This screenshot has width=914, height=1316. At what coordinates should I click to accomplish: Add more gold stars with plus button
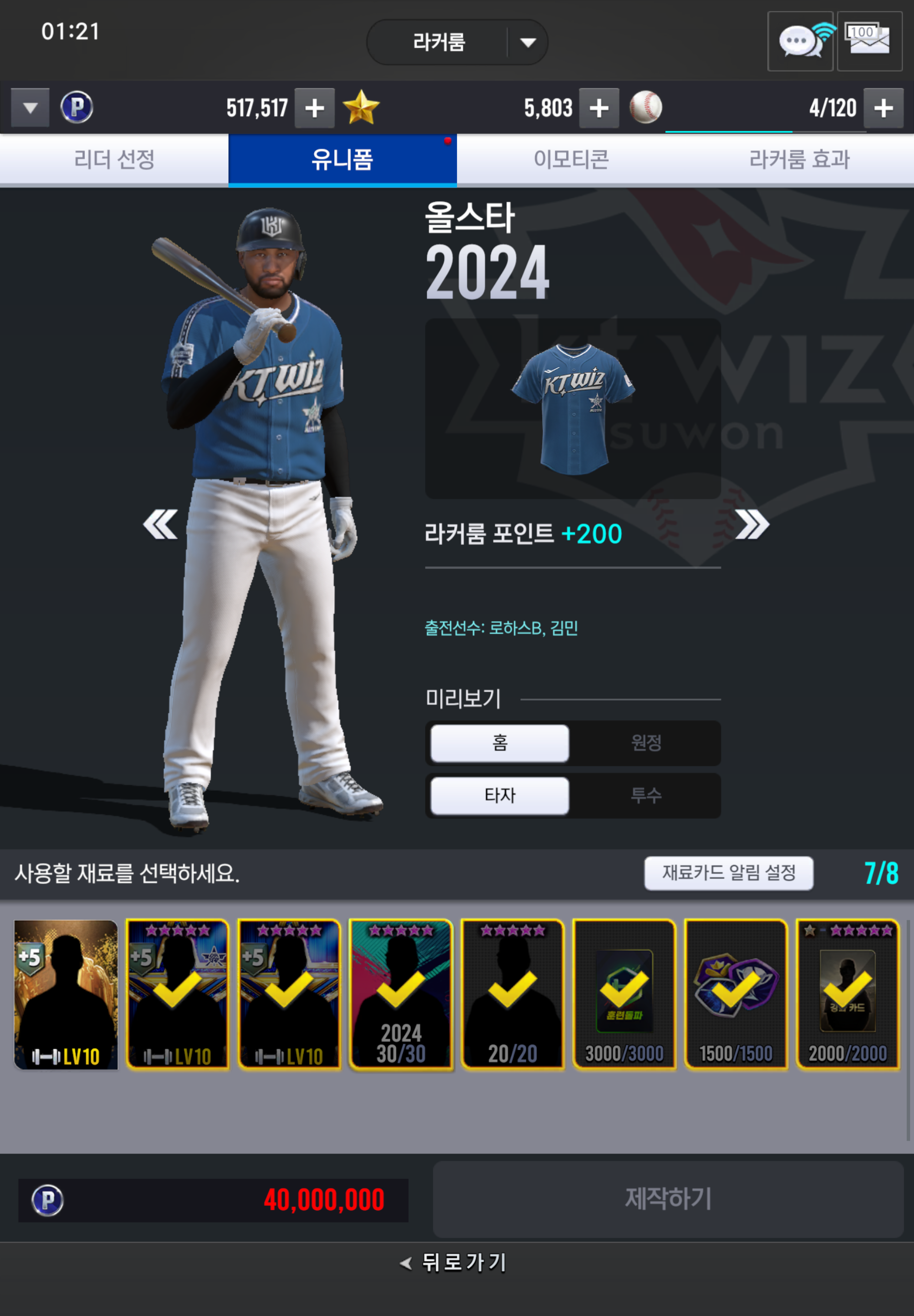598,108
